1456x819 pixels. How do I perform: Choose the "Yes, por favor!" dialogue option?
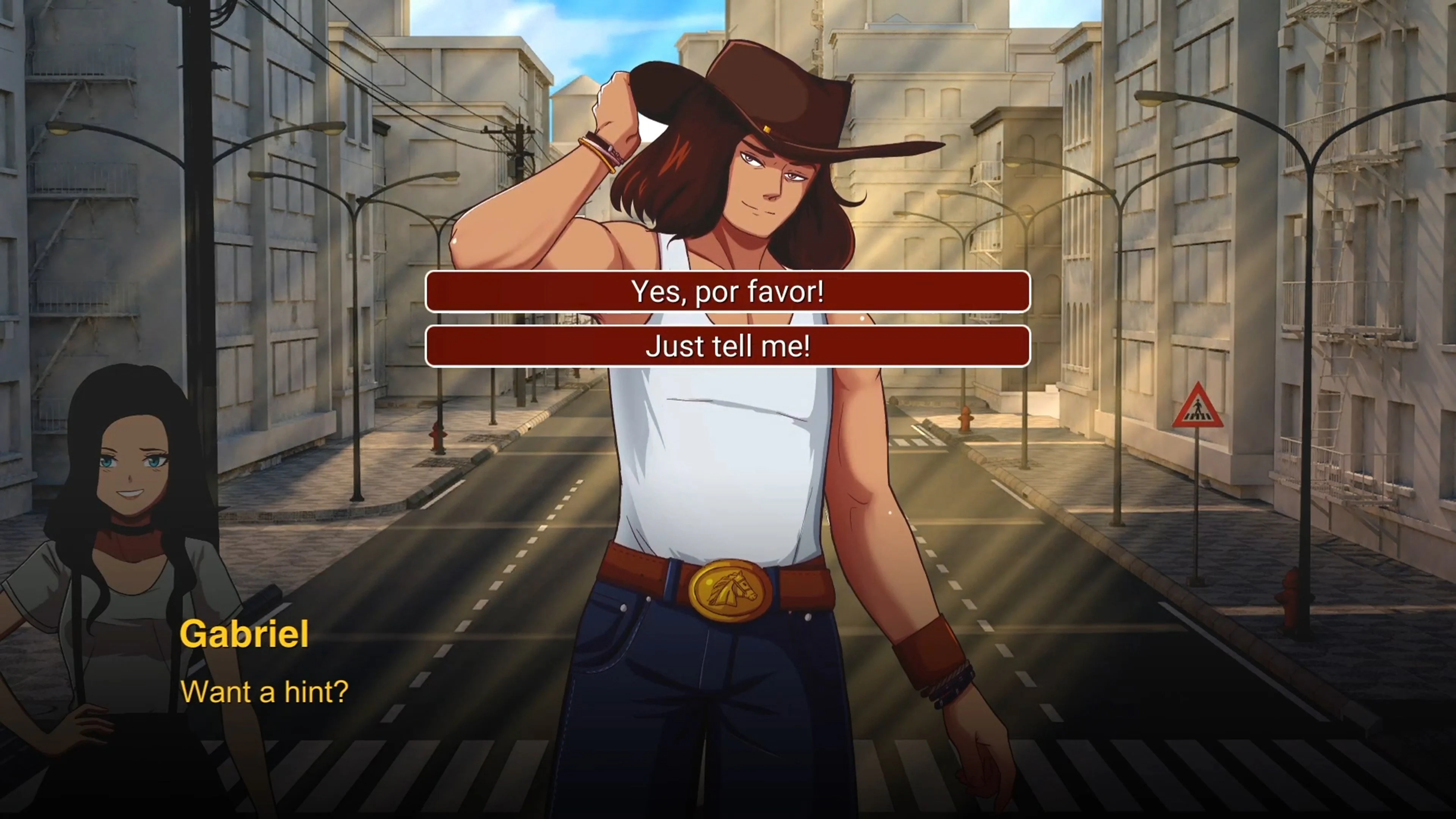point(728,292)
